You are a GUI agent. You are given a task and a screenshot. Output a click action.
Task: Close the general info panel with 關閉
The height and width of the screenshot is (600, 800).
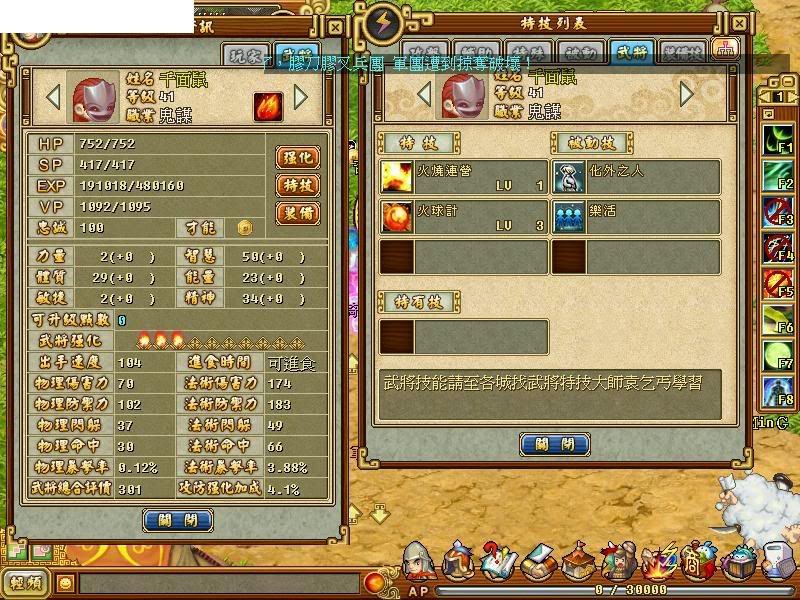pyautogui.click(x=178, y=520)
